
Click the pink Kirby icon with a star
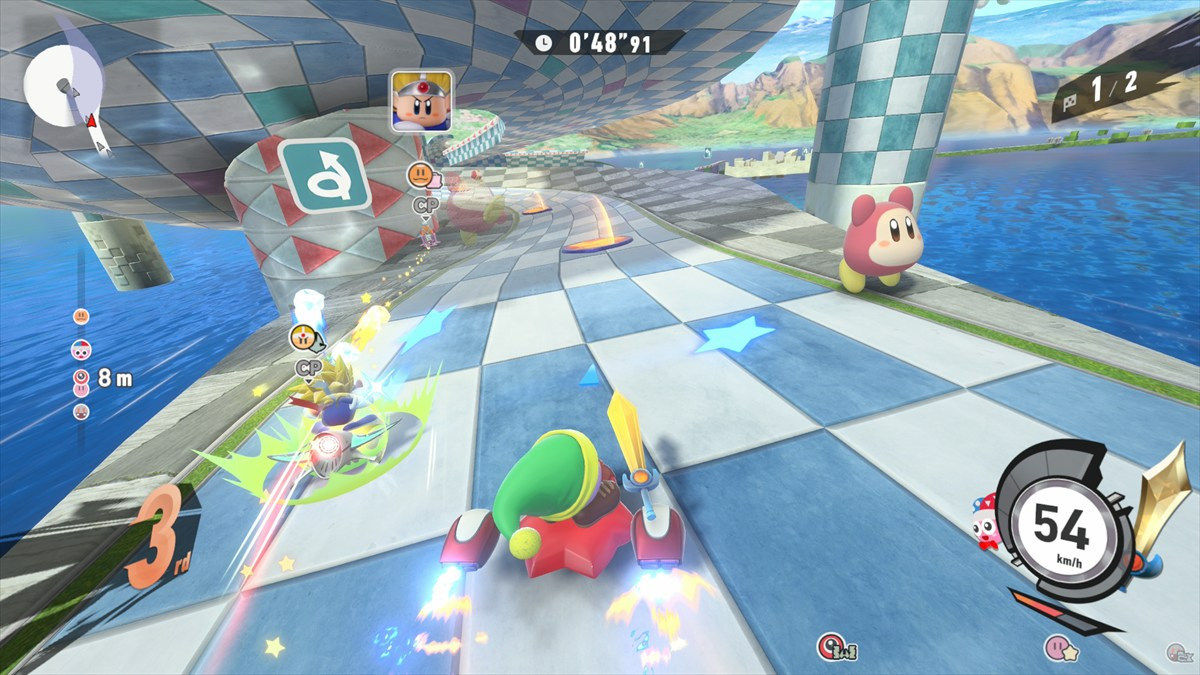1057,648
